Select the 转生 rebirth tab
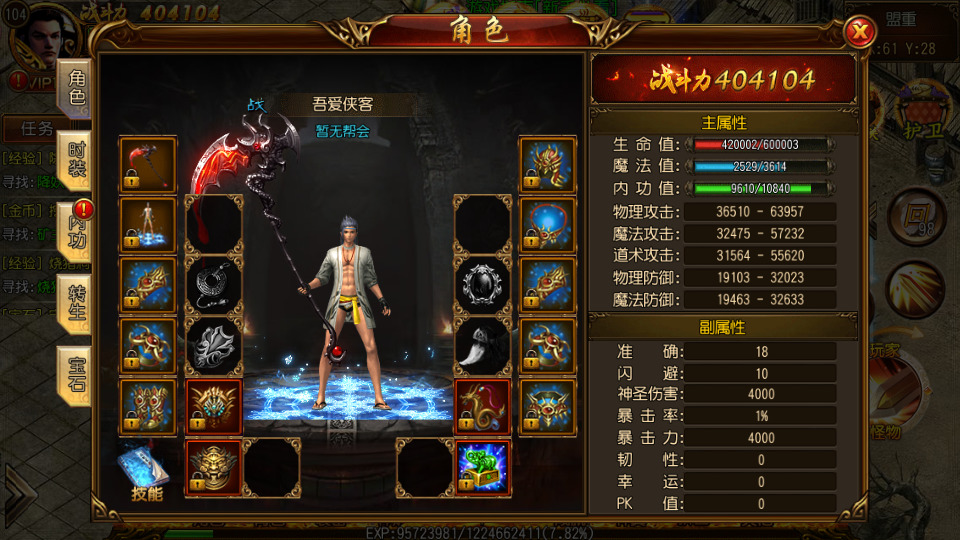Viewport: 960px width, 540px height. [77, 299]
